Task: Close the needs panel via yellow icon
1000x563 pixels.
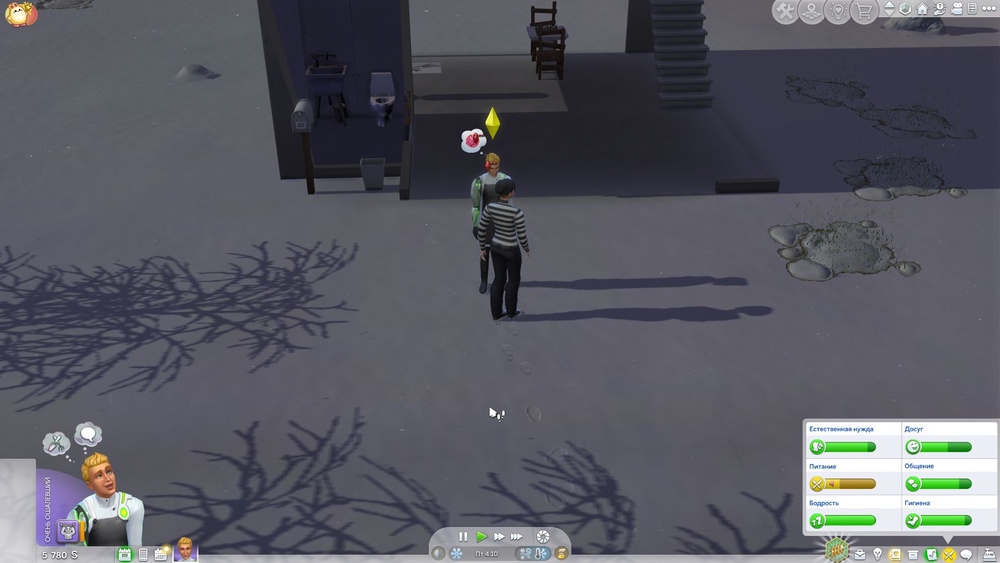Action: pos(948,554)
